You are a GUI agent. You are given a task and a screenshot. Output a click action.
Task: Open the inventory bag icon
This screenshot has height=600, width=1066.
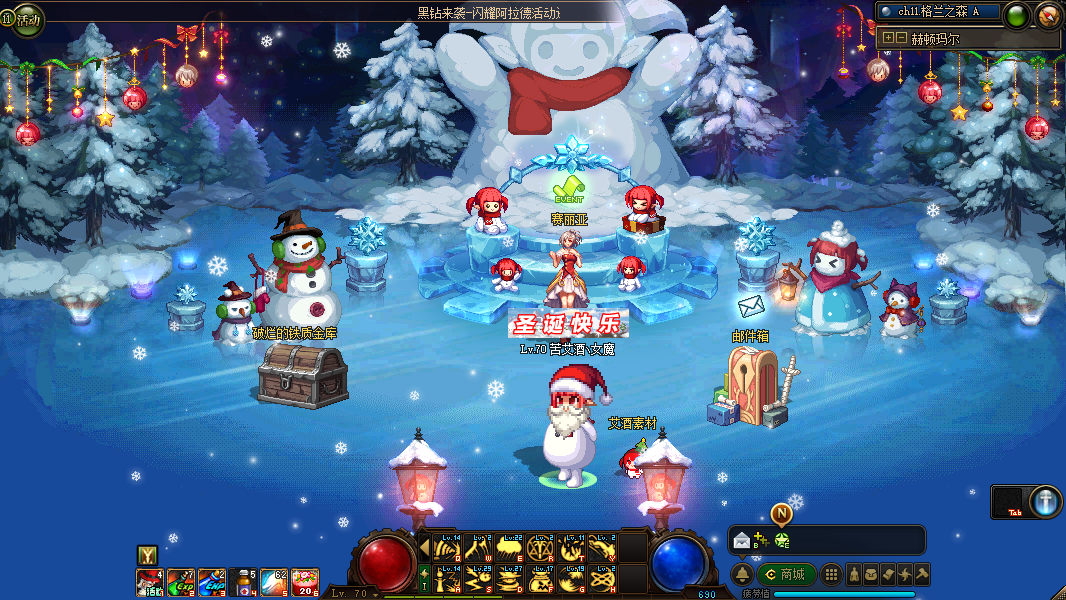point(872,574)
